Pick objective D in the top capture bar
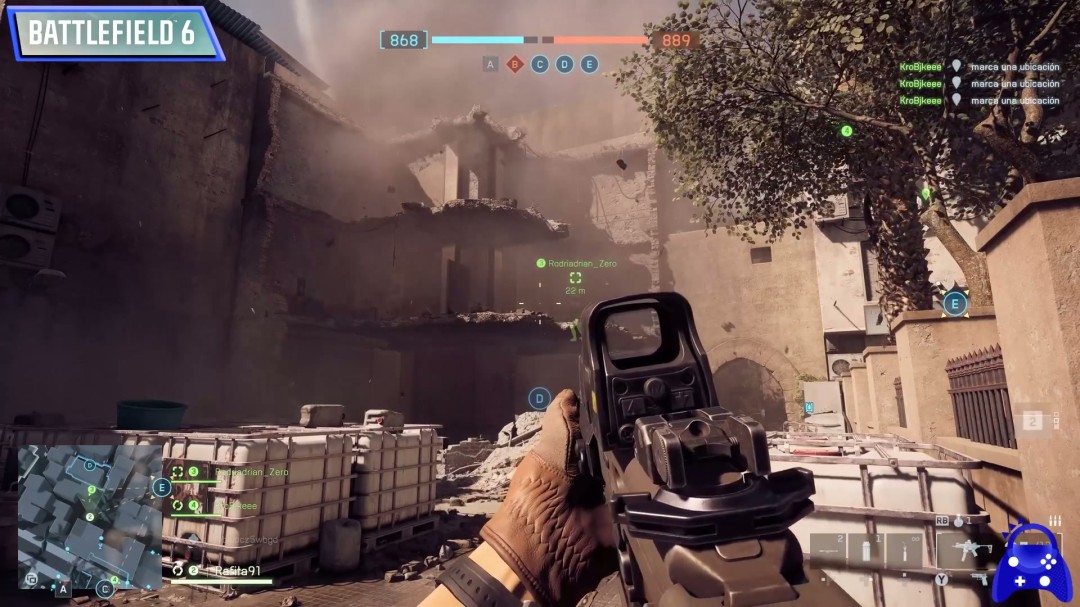This screenshot has width=1080, height=607. (x=565, y=64)
